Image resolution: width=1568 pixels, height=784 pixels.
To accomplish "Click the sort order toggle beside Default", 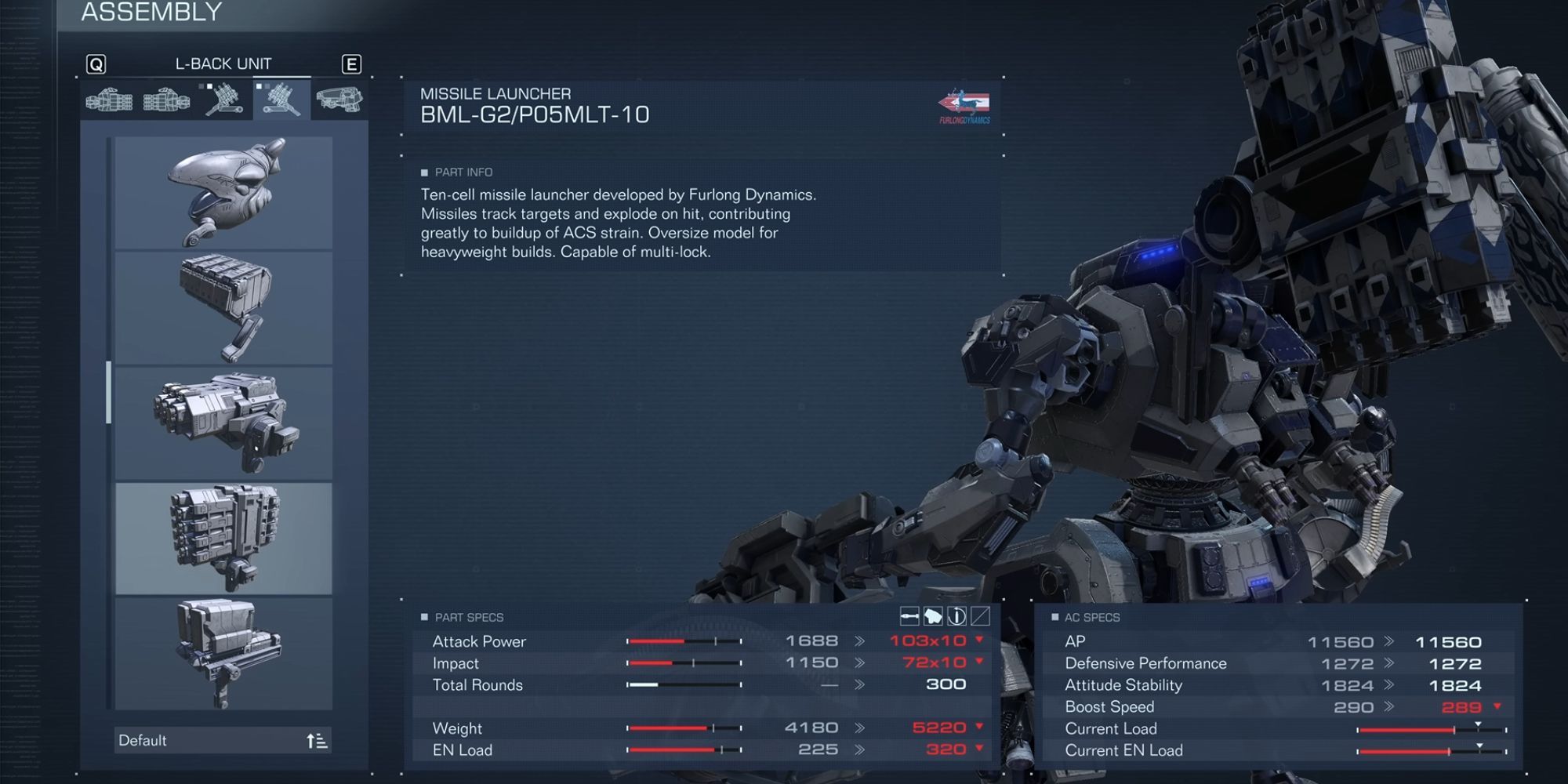I will click(x=318, y=739).
